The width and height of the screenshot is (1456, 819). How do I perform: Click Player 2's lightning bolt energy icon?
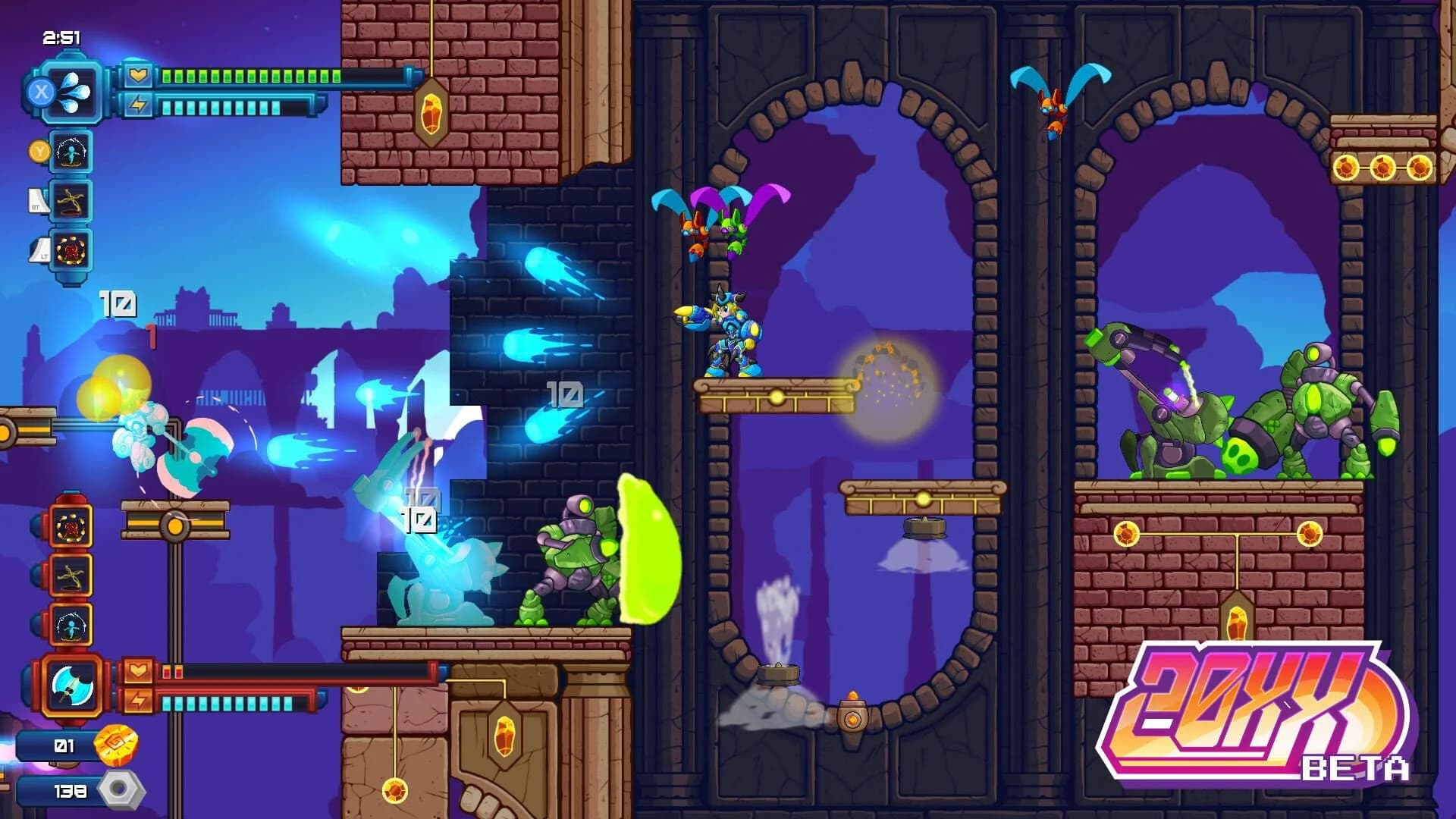click(x=139, y=698)
